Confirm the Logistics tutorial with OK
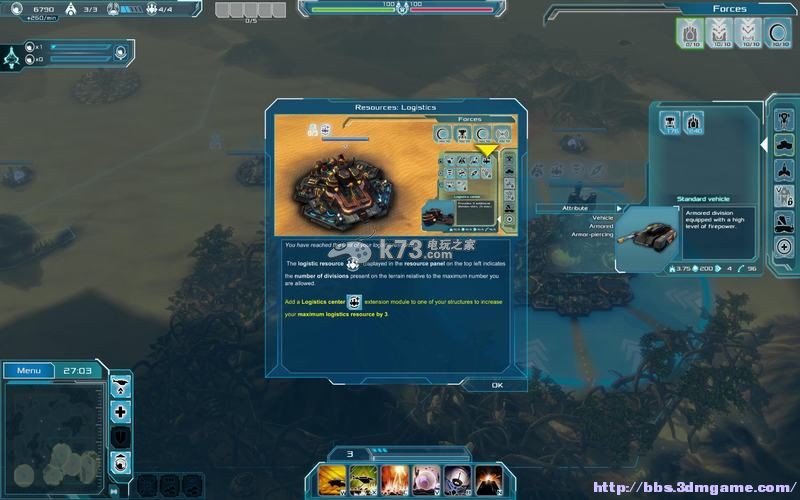 [x=497, y=385]
